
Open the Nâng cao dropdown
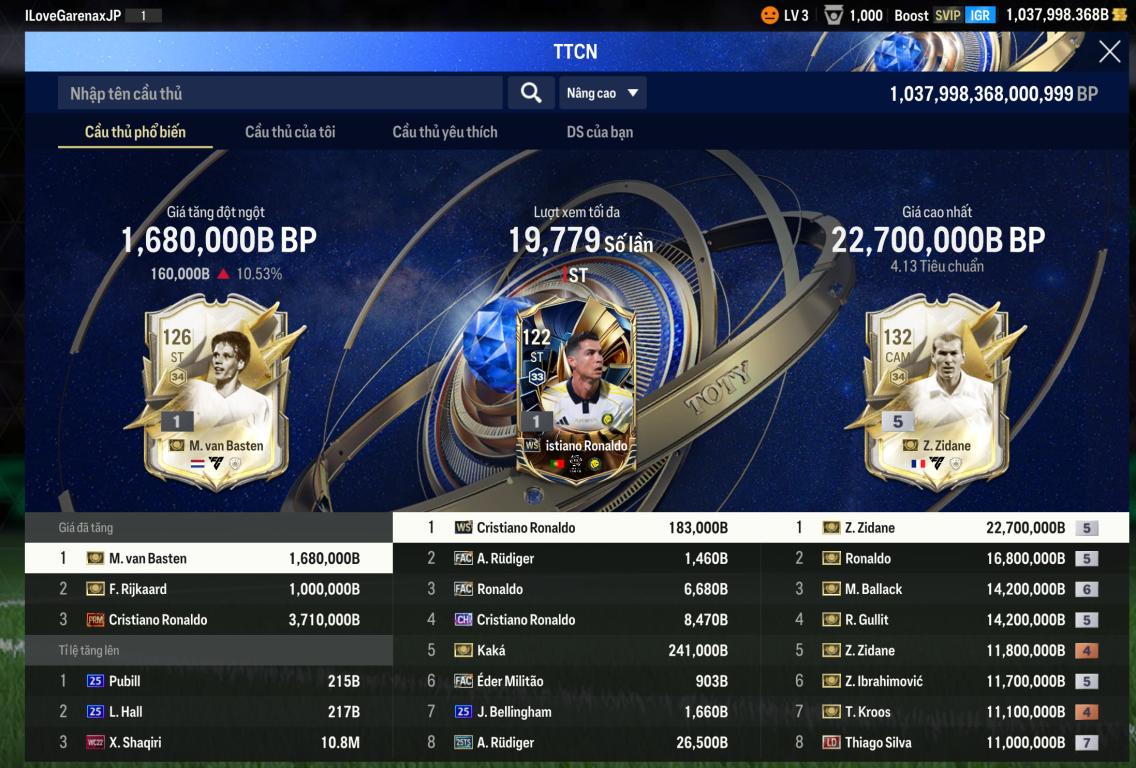[602, 93]
